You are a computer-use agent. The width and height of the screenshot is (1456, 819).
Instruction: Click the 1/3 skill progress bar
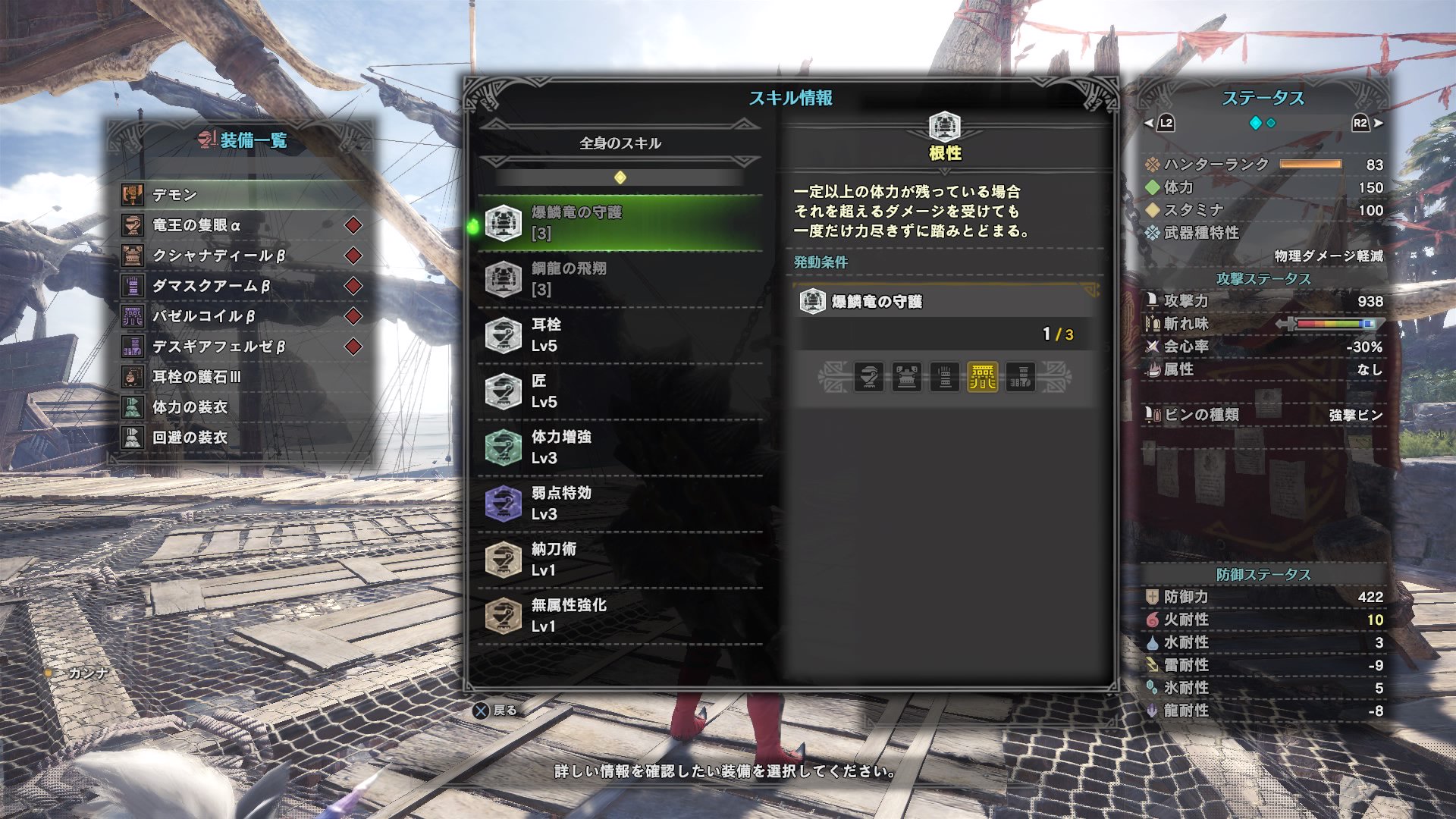point(940,334)
